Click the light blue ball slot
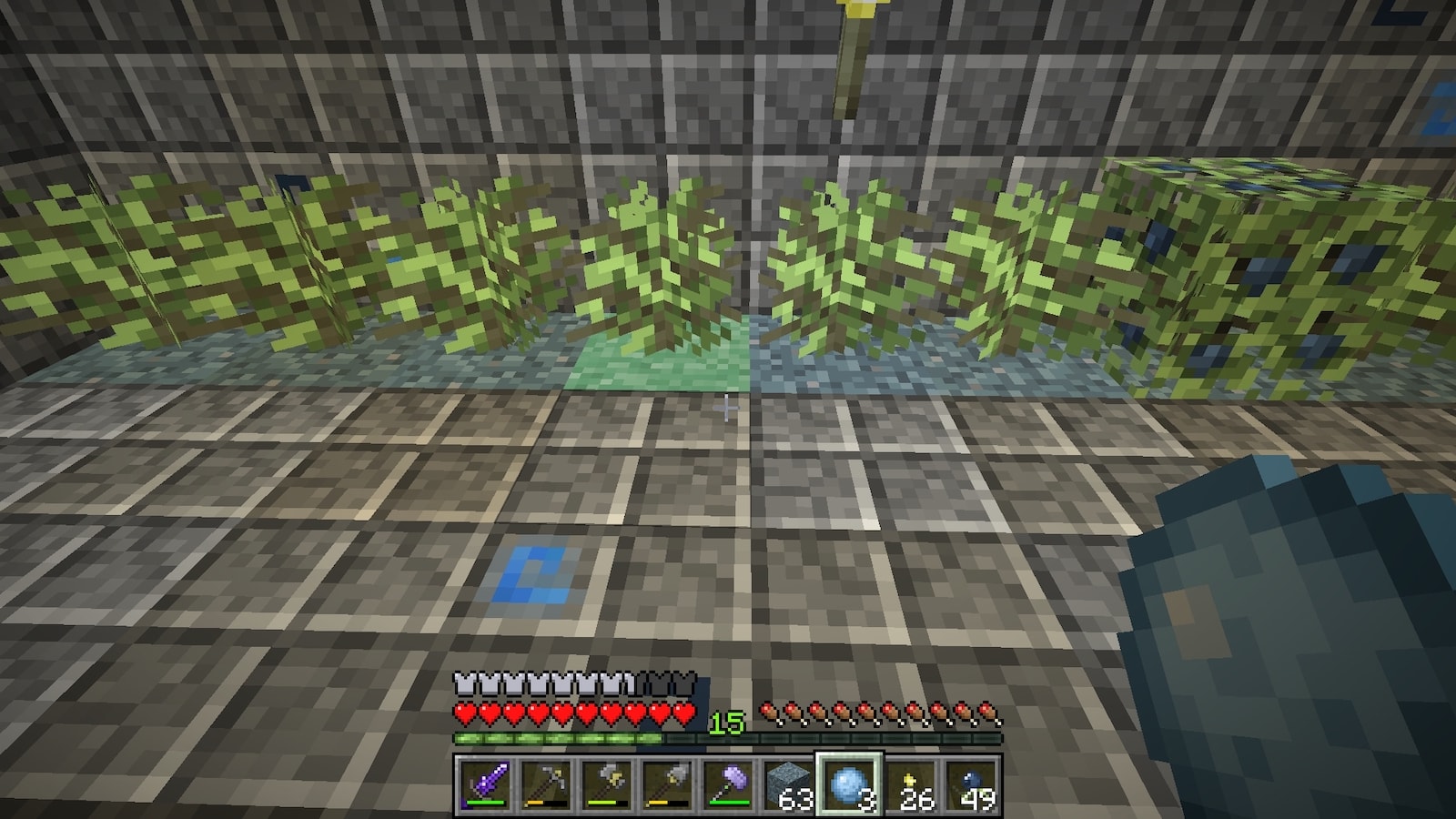The image size is (1456, 819). (849, 784)
